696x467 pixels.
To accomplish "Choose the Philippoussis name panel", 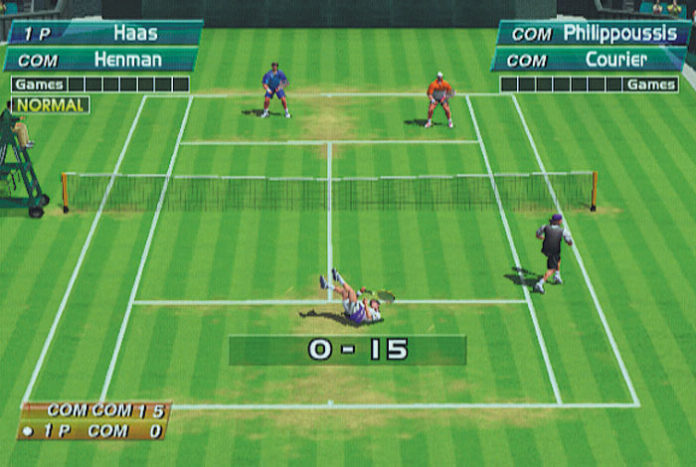I will 594,33.
